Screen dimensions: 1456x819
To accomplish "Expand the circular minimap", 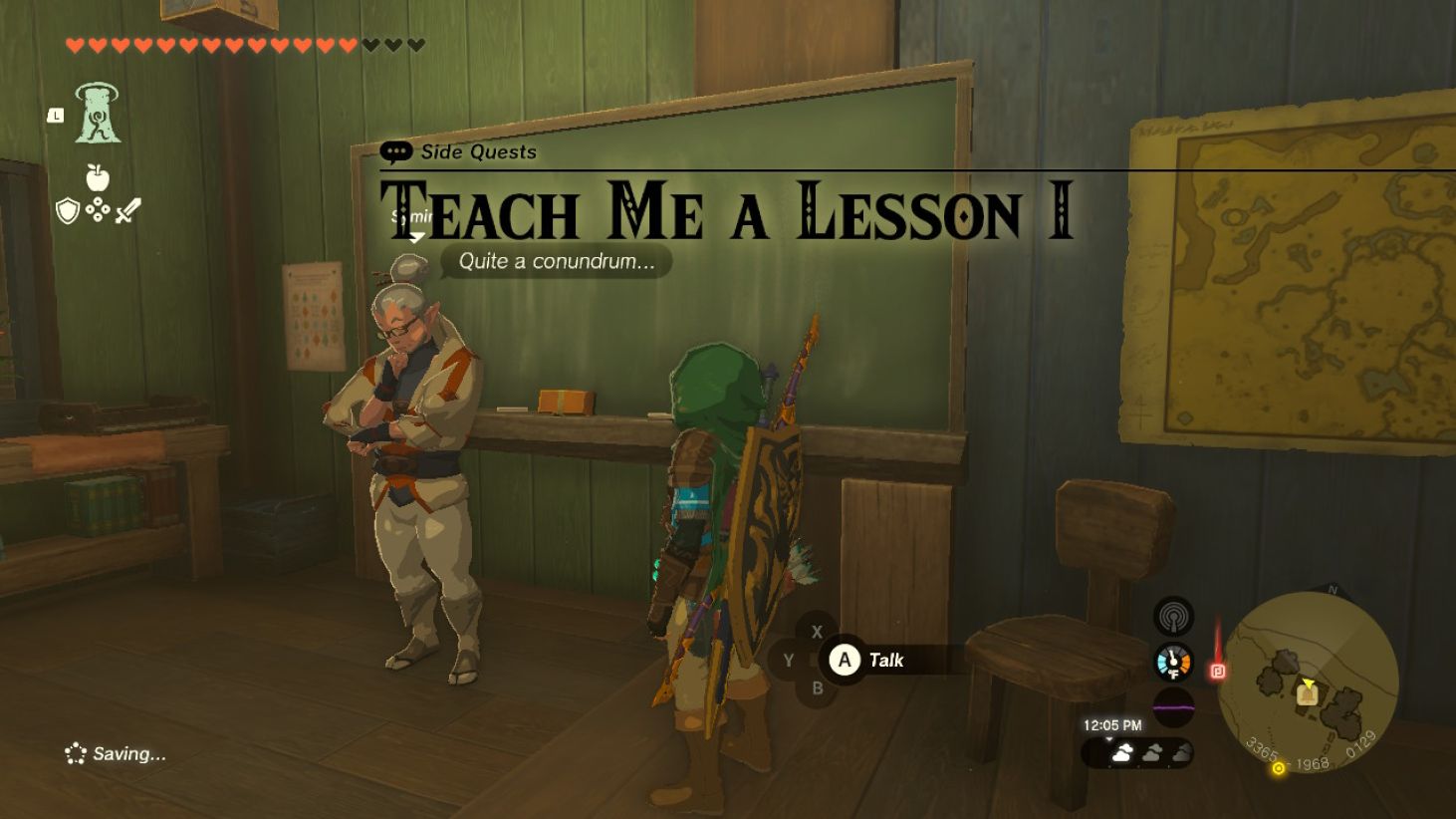I will pyautogui.click(x=1308, y=682).
